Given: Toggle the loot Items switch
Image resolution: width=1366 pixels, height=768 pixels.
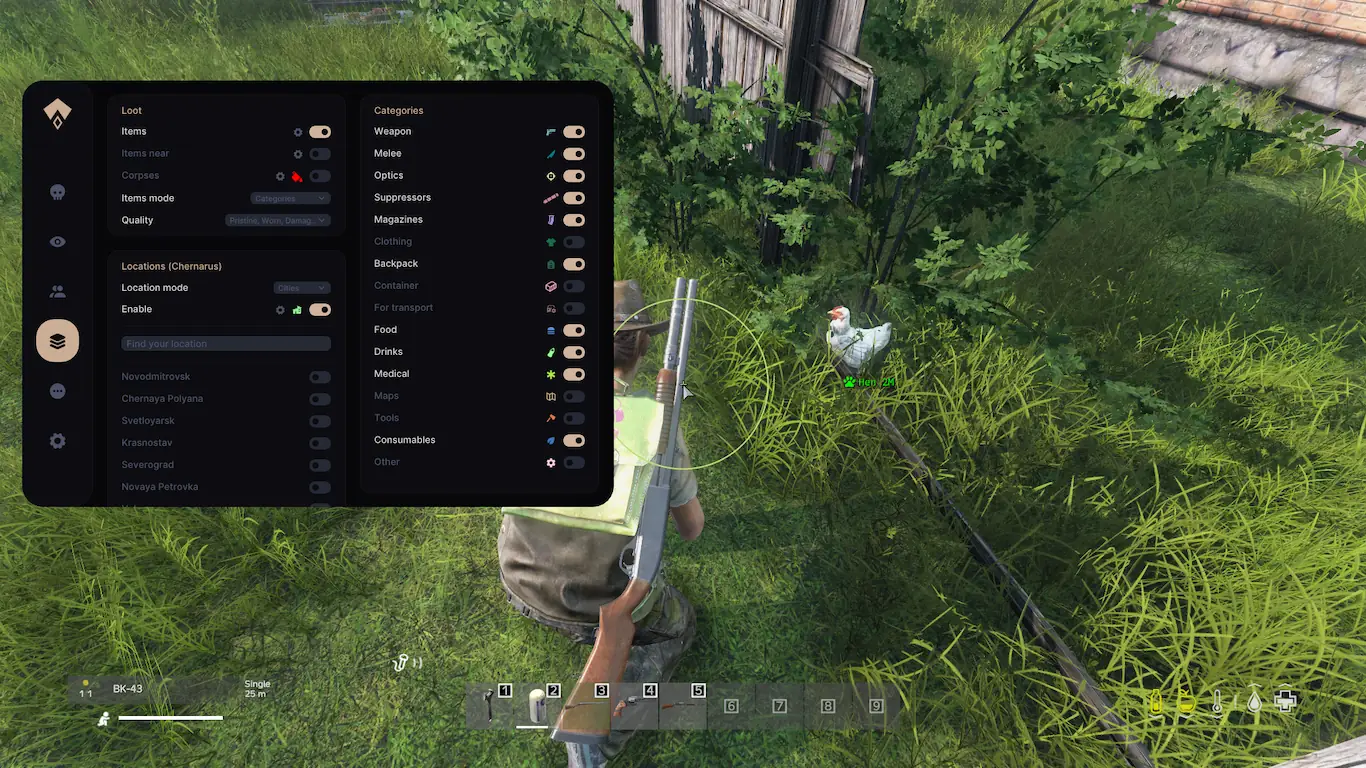Looking at the screenshot, I should [x=320, y=132].
